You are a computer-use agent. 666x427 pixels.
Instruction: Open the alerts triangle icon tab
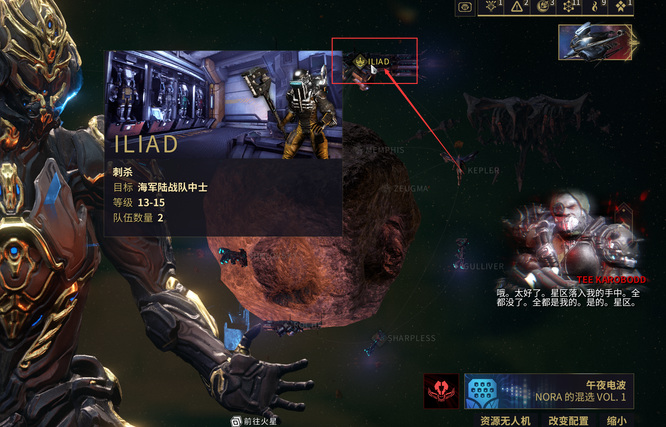[x=518, y=7]
